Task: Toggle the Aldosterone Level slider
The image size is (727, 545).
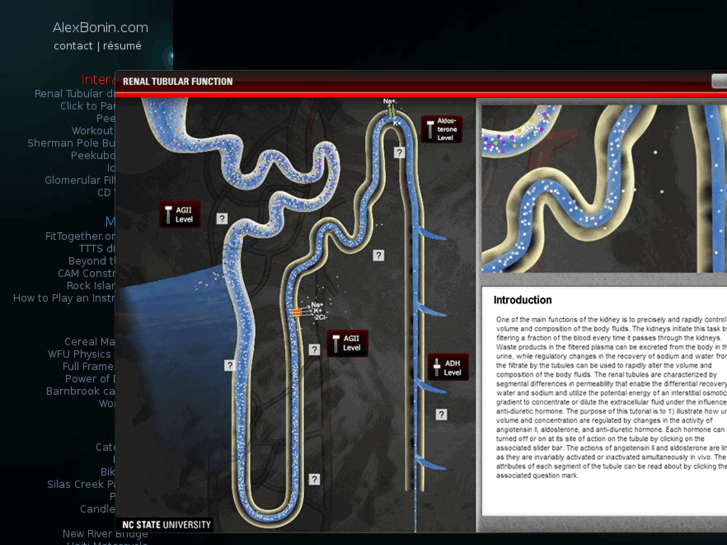Action: pyautogui.click(x=431, y=129)
